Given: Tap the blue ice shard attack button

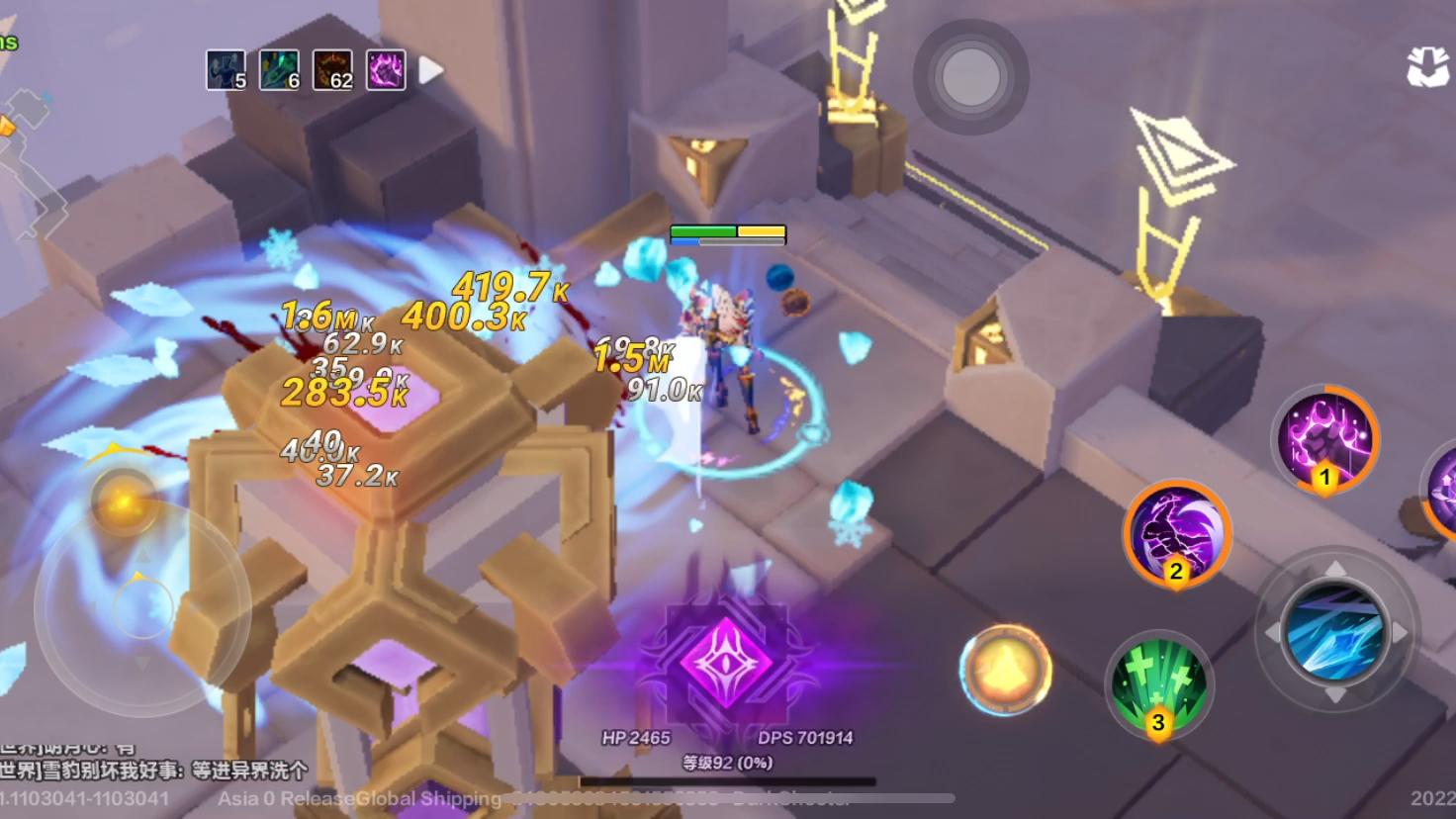Looking at the screenshot, I should coord(1335,631).
